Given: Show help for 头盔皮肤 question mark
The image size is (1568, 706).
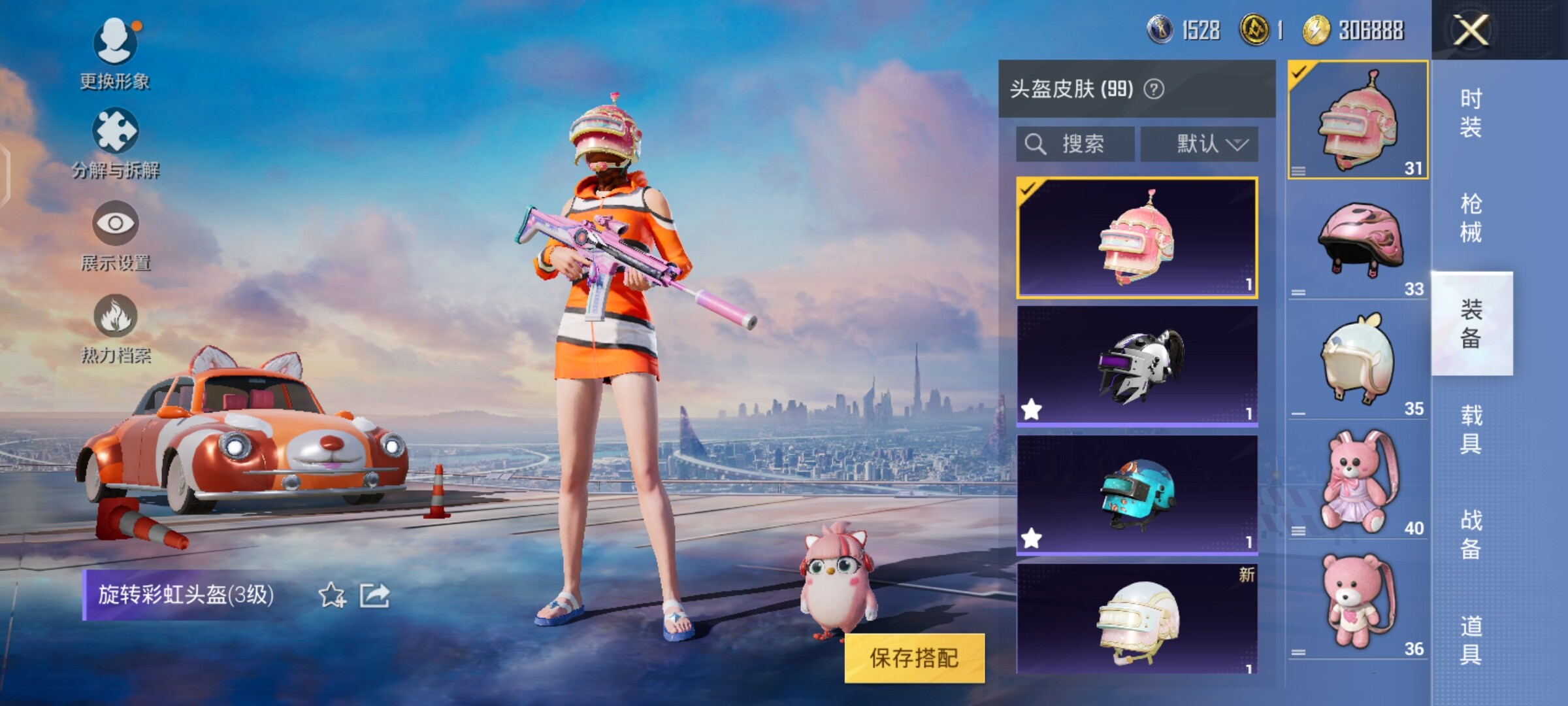Looking at the screenshot, I should point(1154,89).
